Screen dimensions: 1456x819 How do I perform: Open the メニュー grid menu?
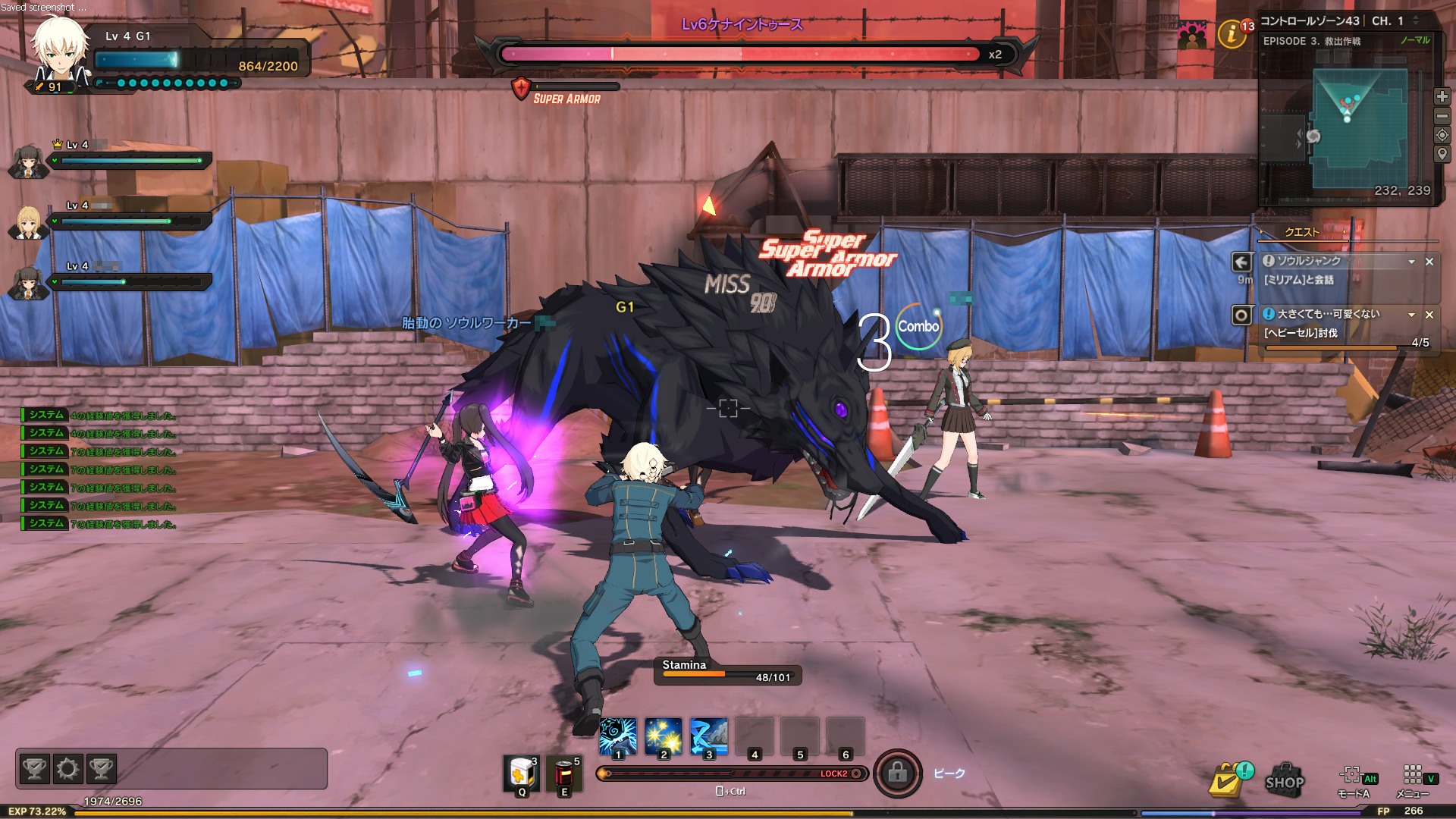1412,775
